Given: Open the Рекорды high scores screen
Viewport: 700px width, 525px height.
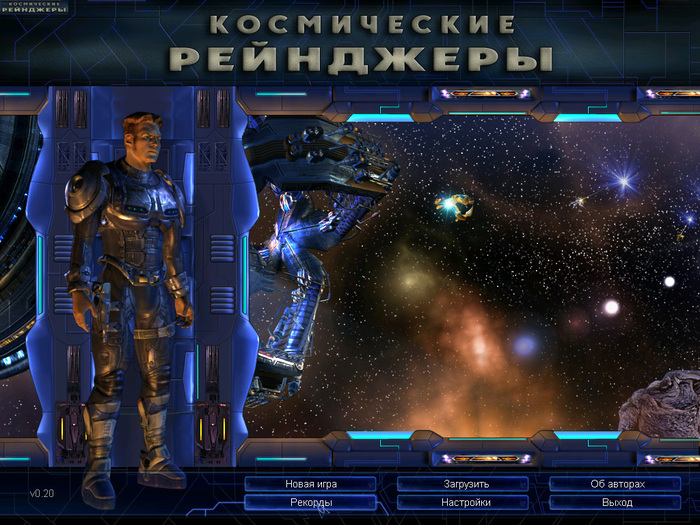Looking at the screenshot, I should [x=310, y=502].
